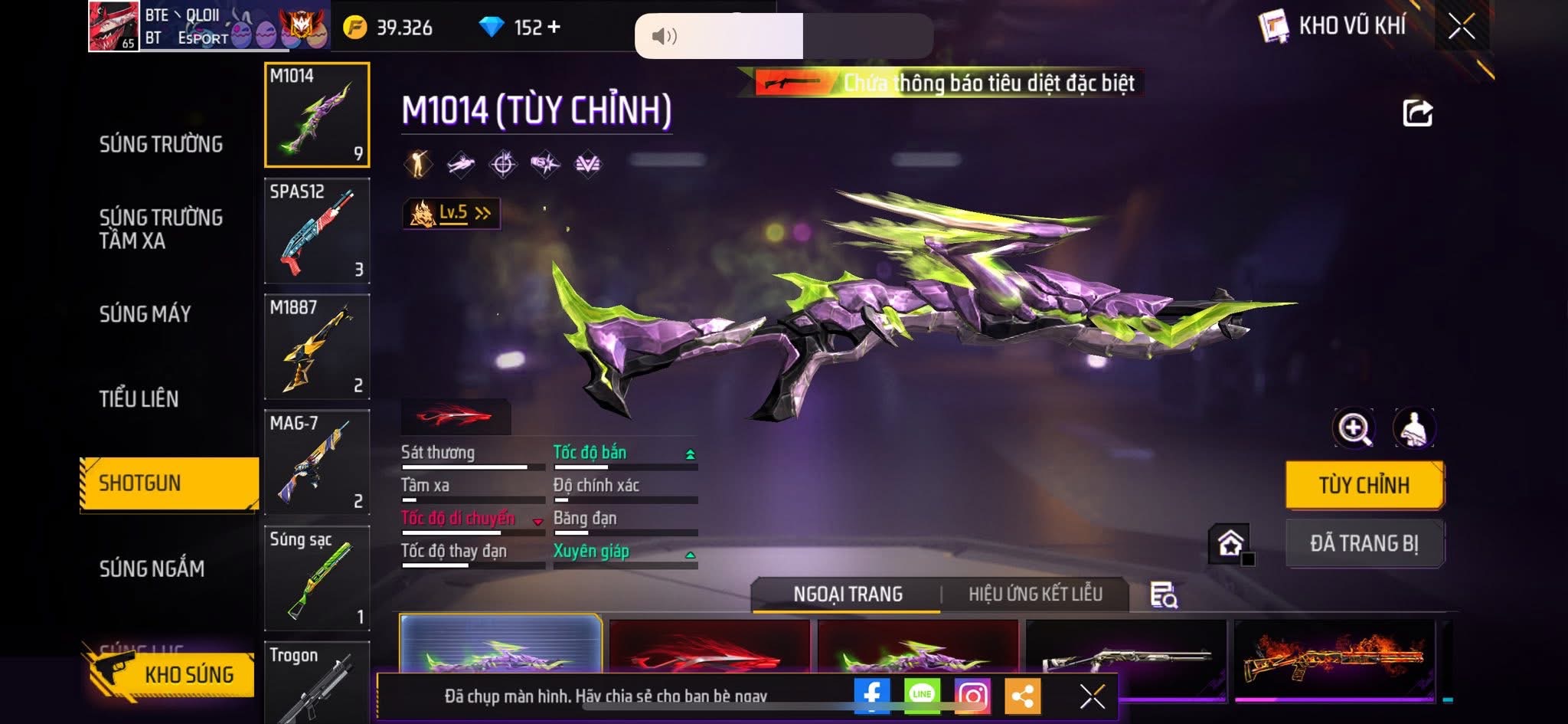Select the MAG-7 weapon slot
This screenshot has width=1568, height=724.
pyautogui.click(x=317, y=463)
